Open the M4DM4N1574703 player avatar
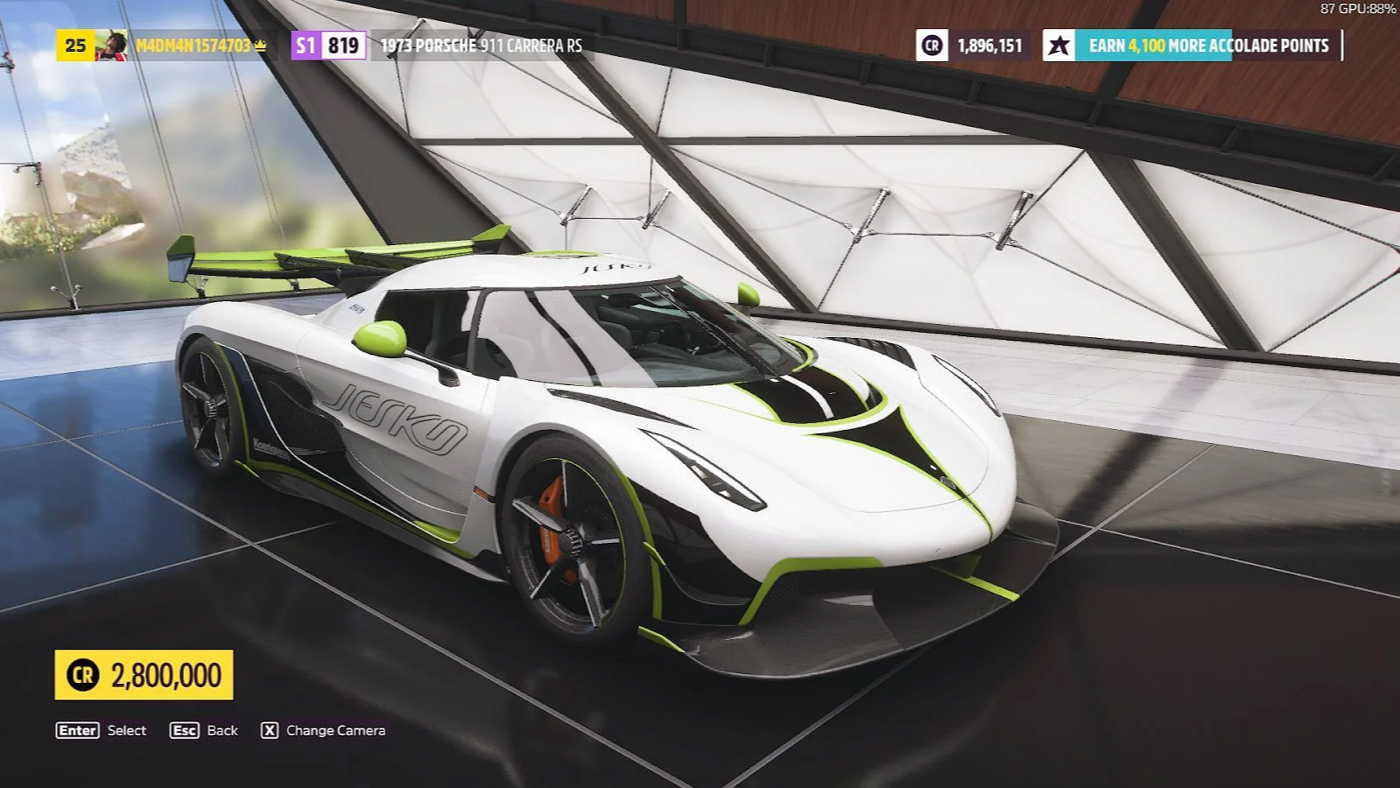 [x=111, y=46]
